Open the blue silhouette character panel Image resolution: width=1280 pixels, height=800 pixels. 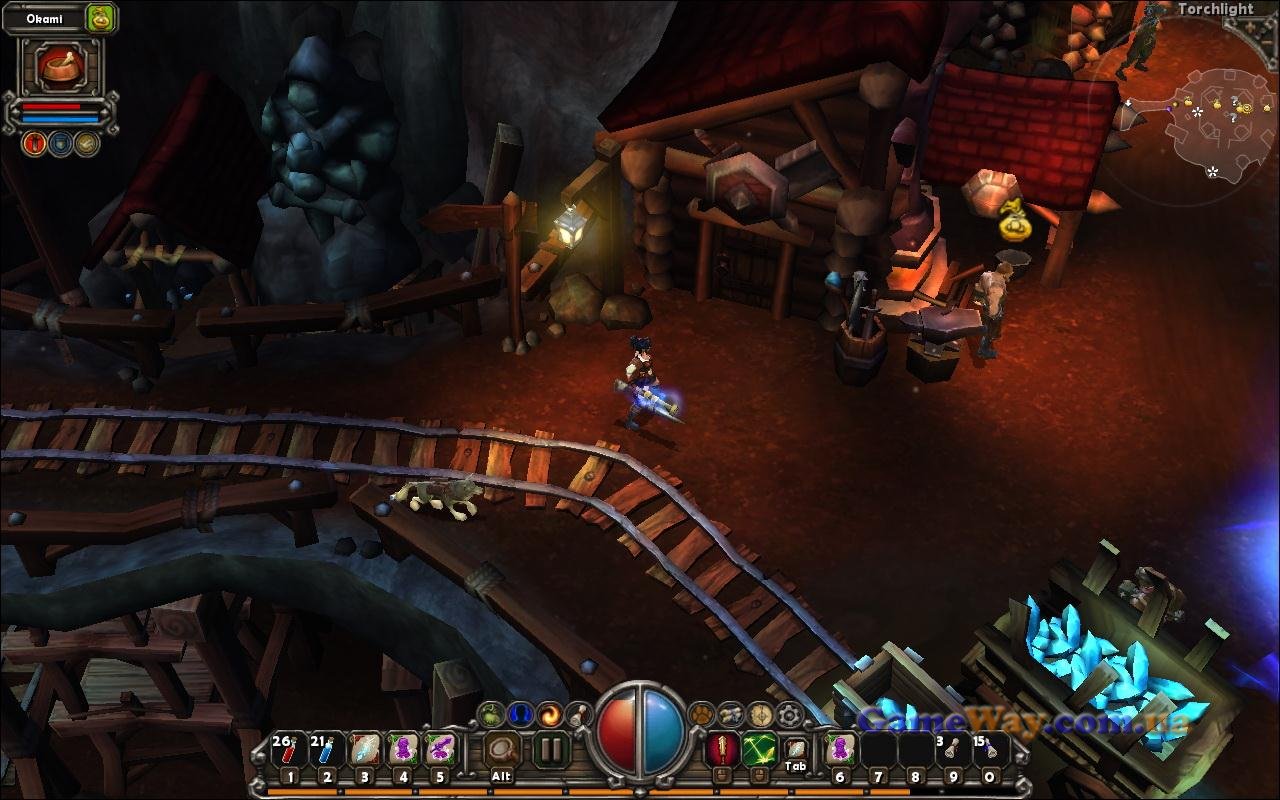point(519,714)
